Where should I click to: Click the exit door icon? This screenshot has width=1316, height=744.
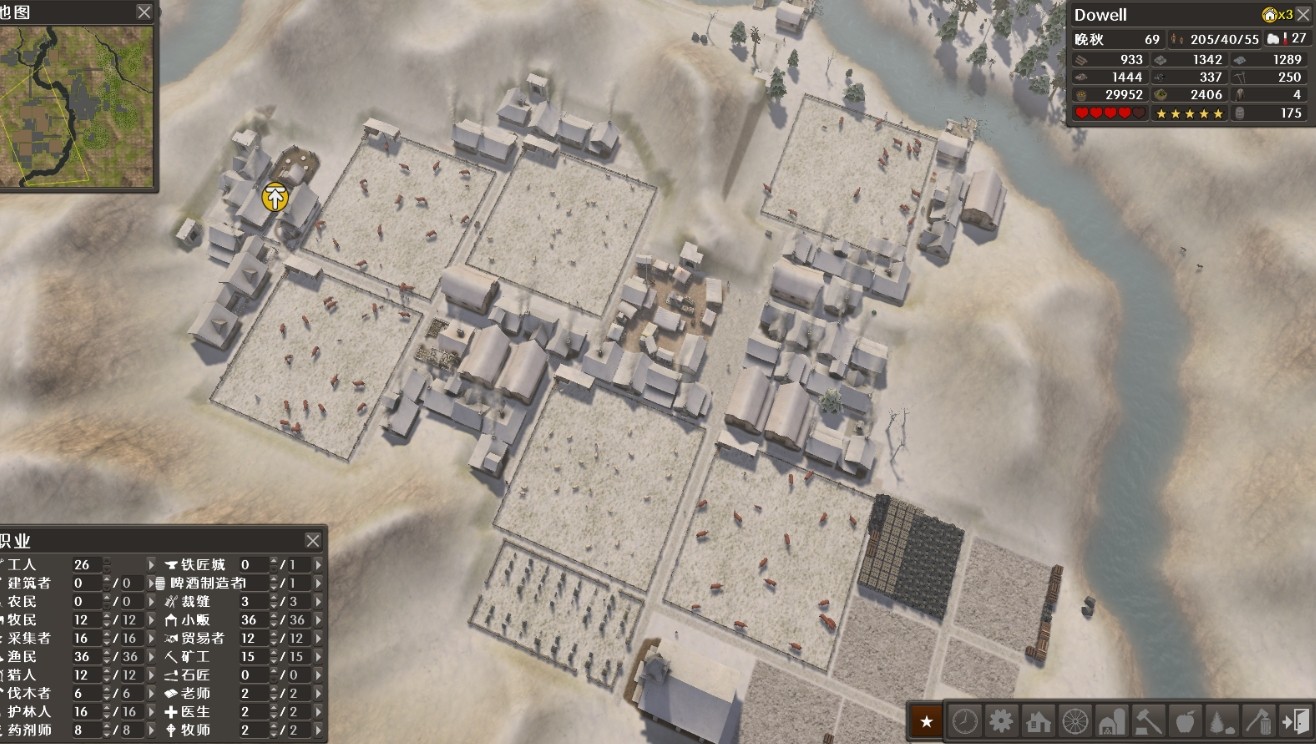click(1294, 720)
